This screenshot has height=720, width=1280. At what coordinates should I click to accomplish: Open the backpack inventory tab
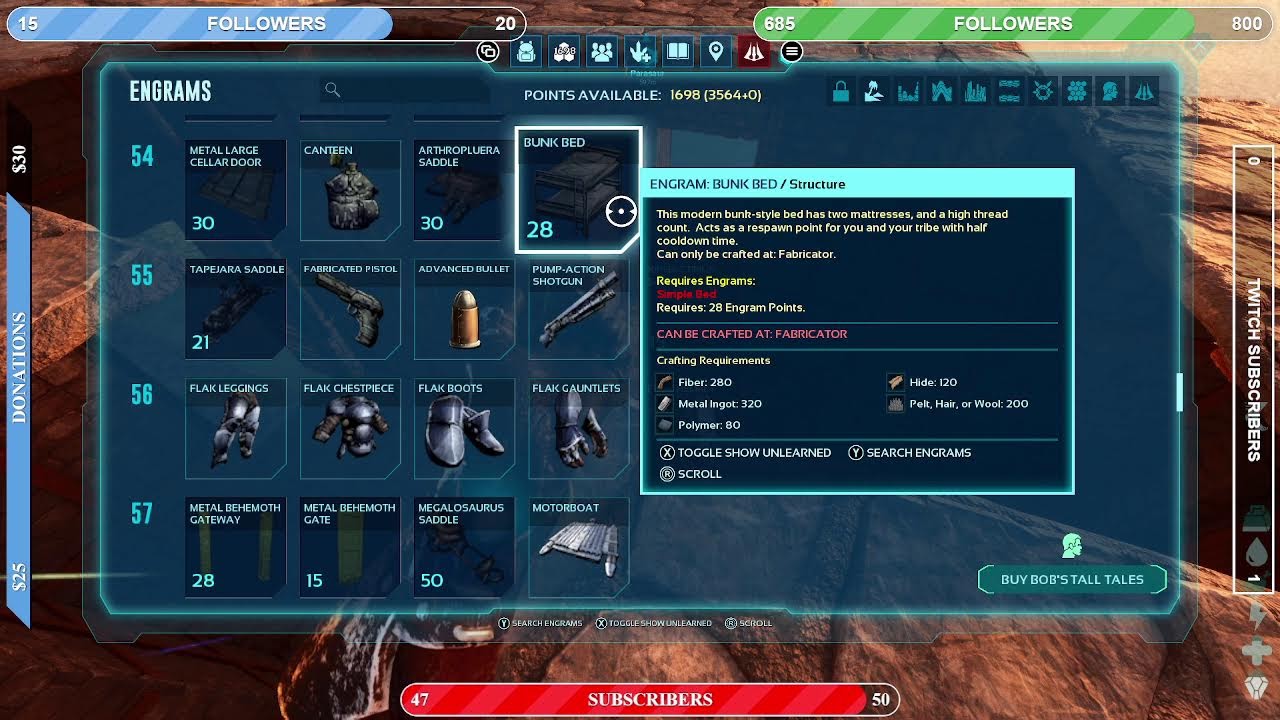pos(526,52)
